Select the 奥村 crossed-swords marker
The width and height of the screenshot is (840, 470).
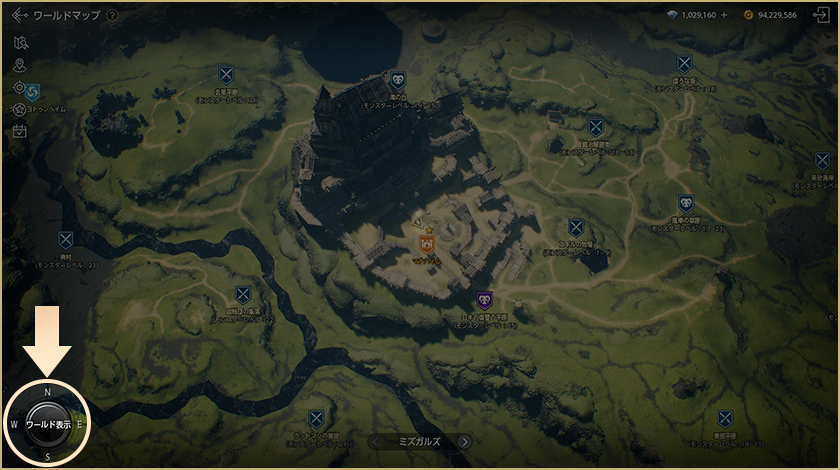click(66, 240)
